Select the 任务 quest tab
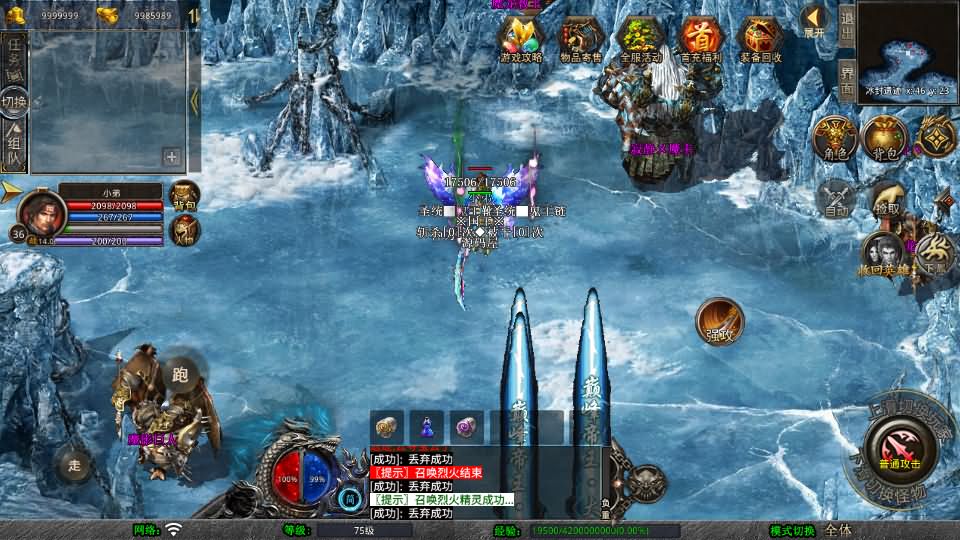Image resolution: width=960 pixels, height=540 pixels. (x=15, y=56)
